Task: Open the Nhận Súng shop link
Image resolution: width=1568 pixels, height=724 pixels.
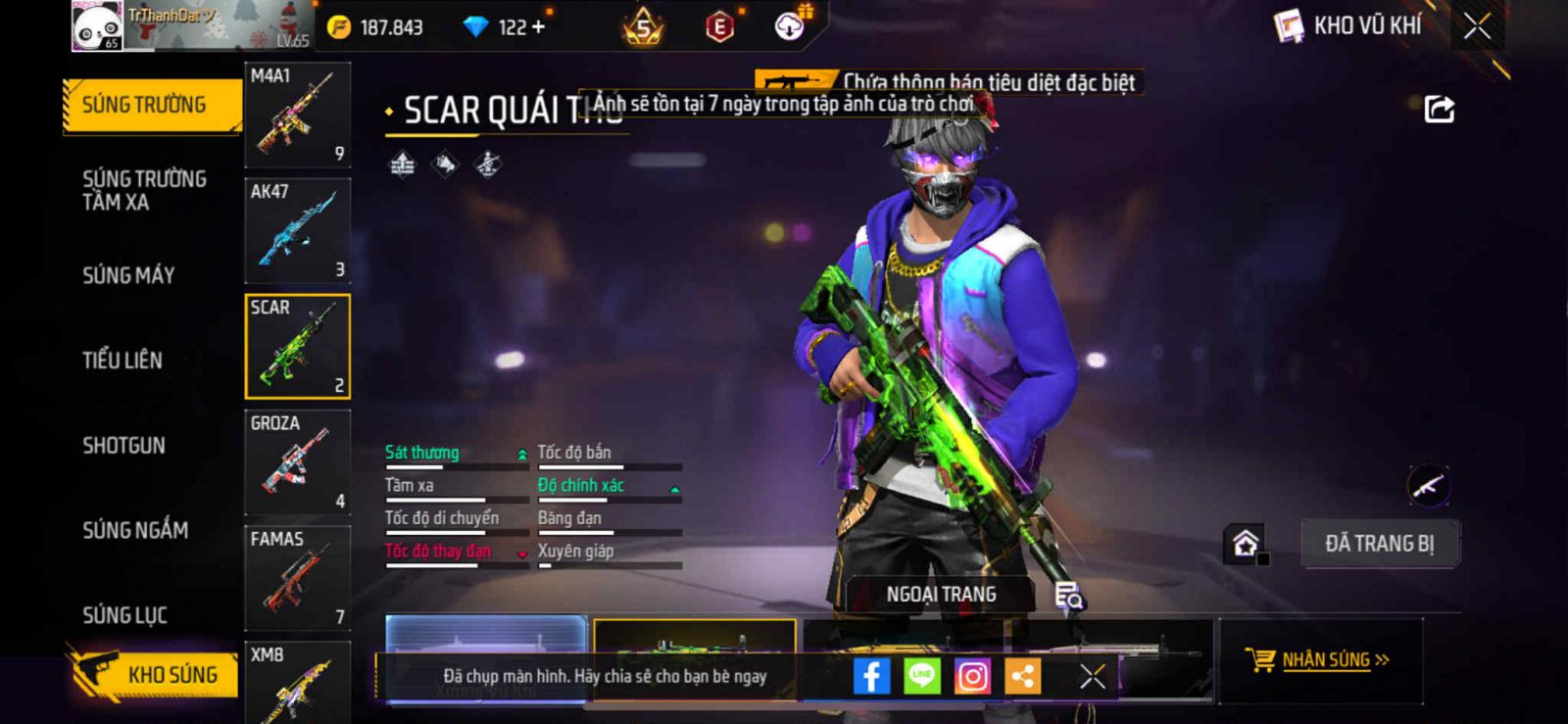Action: 1319,660
